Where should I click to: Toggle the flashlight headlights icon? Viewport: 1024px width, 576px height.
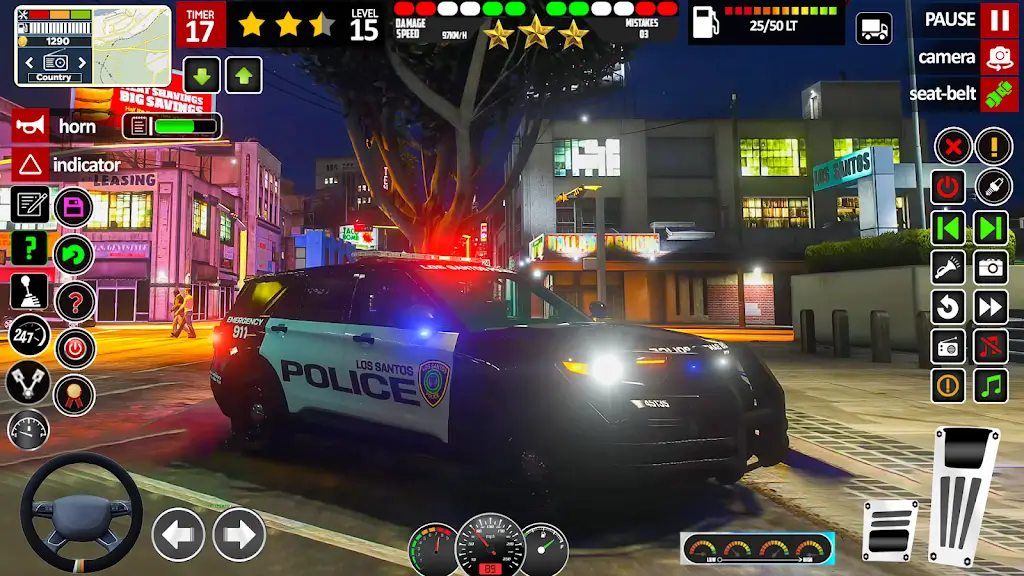pyautogui.click(x=949, y=266)
